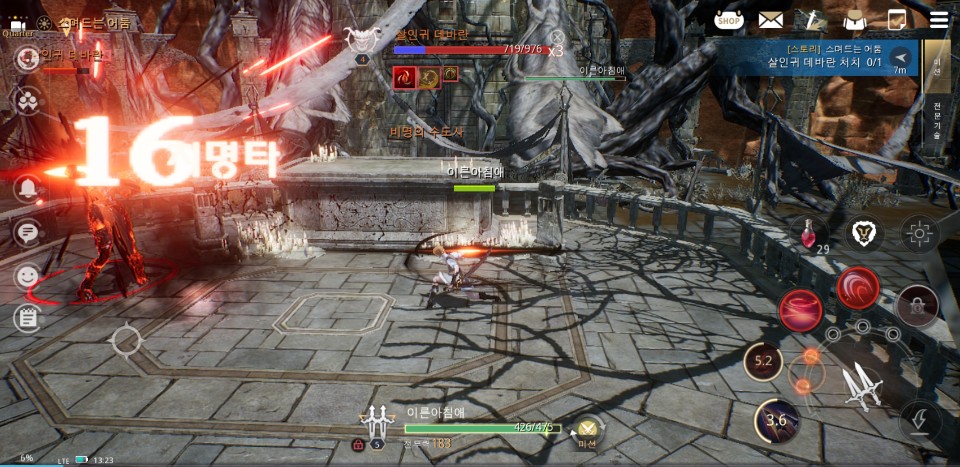Viewport: 960px width, 467px height.
Task: Use the red health potion
Action: (808, 233)
